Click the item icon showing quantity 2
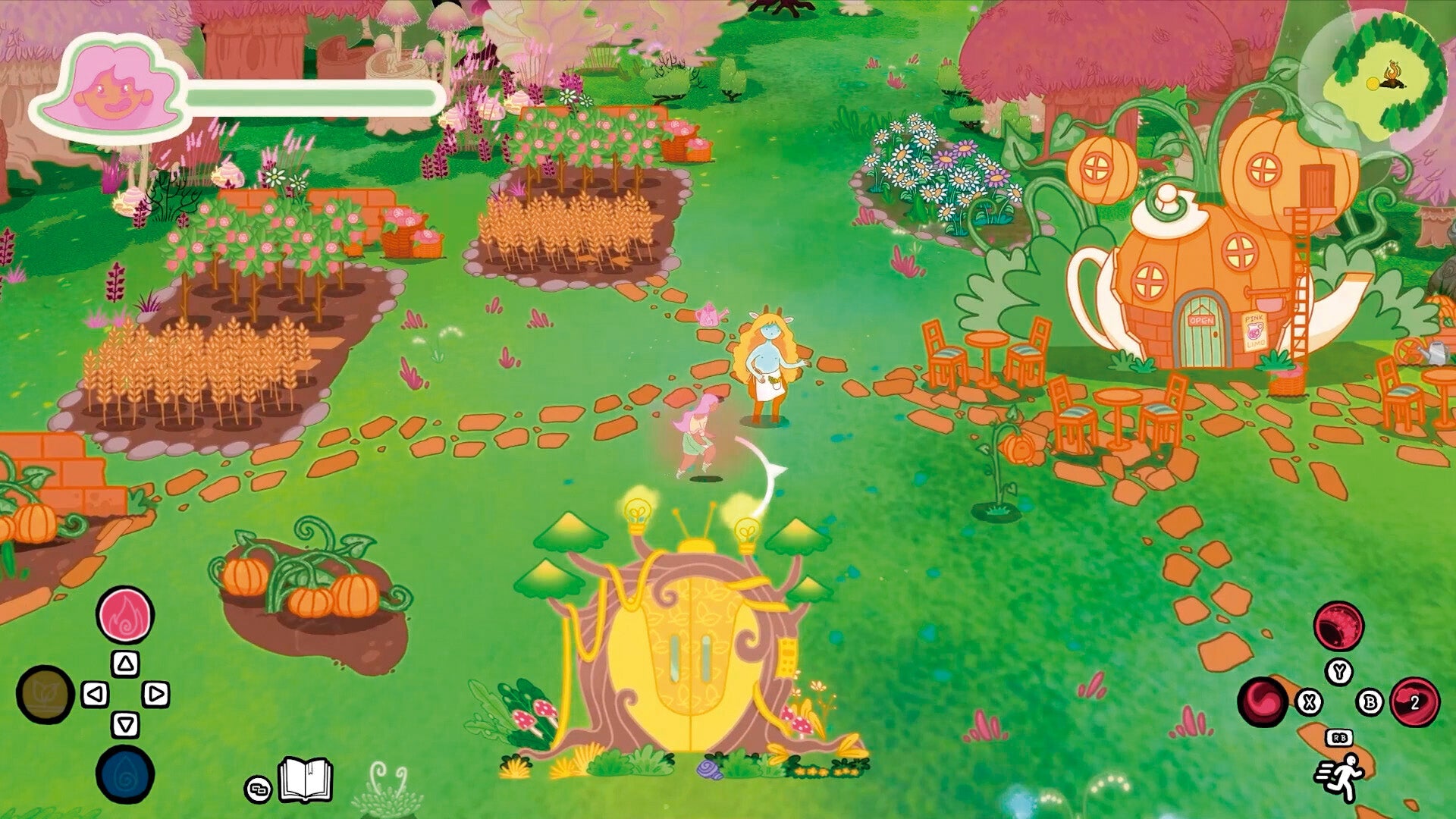 [1414, 701]
